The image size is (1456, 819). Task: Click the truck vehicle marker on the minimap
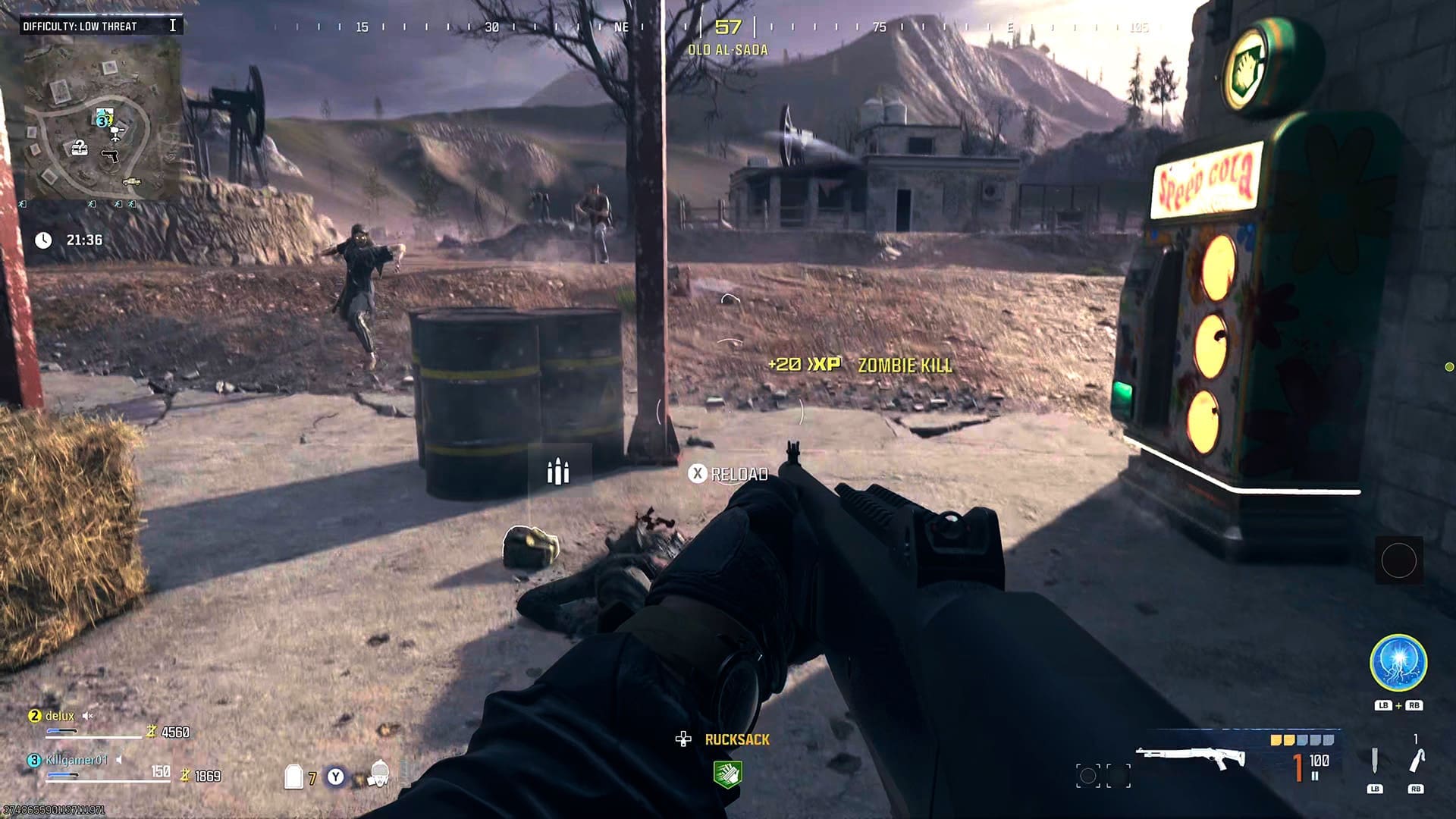131,182
